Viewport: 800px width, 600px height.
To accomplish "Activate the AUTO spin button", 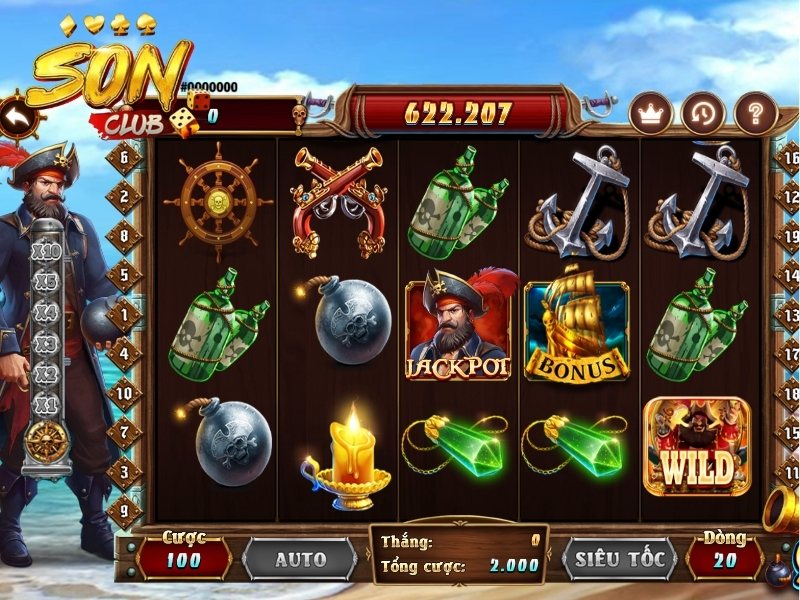I will [299, 560].
